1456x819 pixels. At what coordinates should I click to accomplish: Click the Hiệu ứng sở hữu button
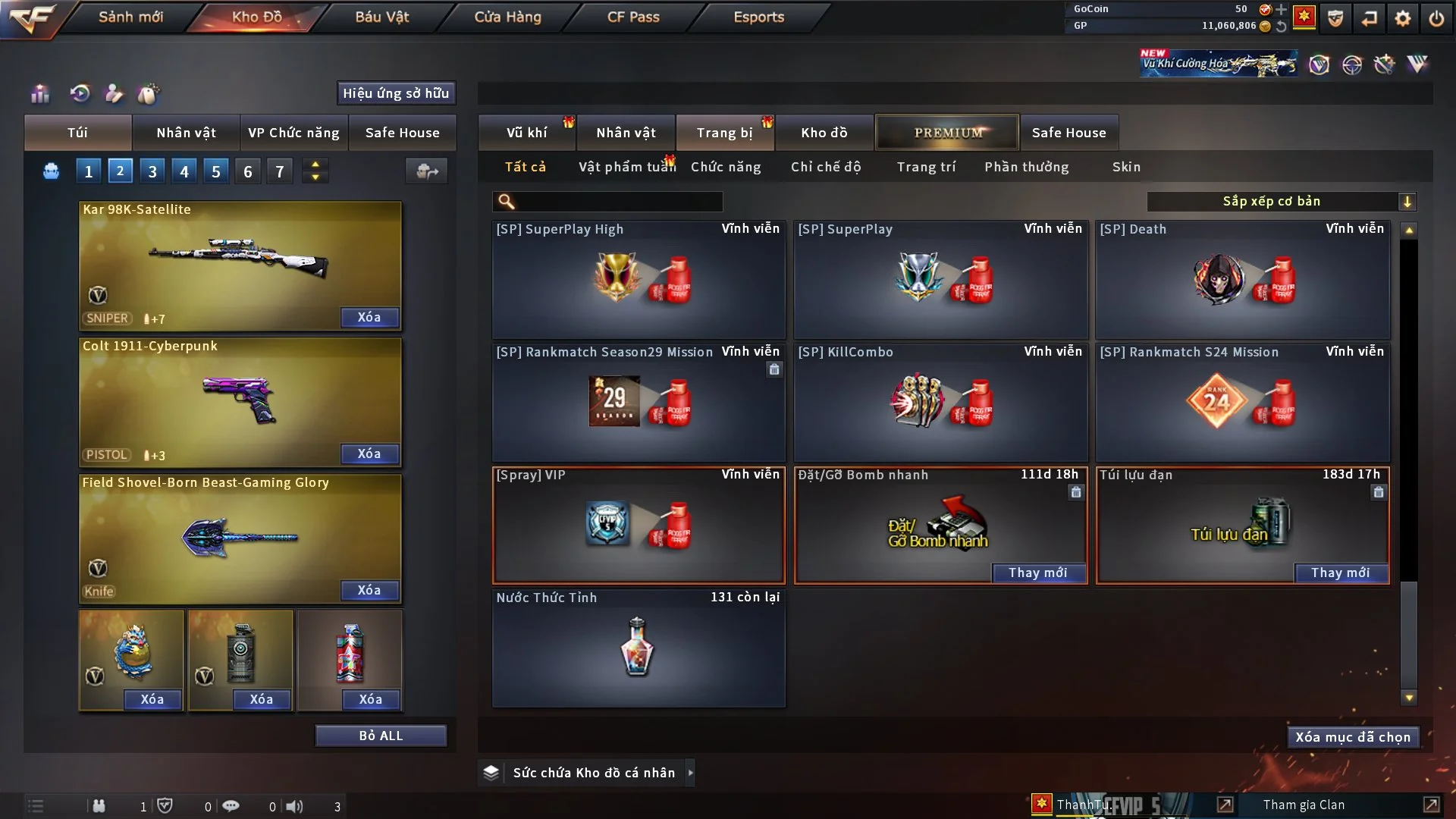click(x=396, y=93)
